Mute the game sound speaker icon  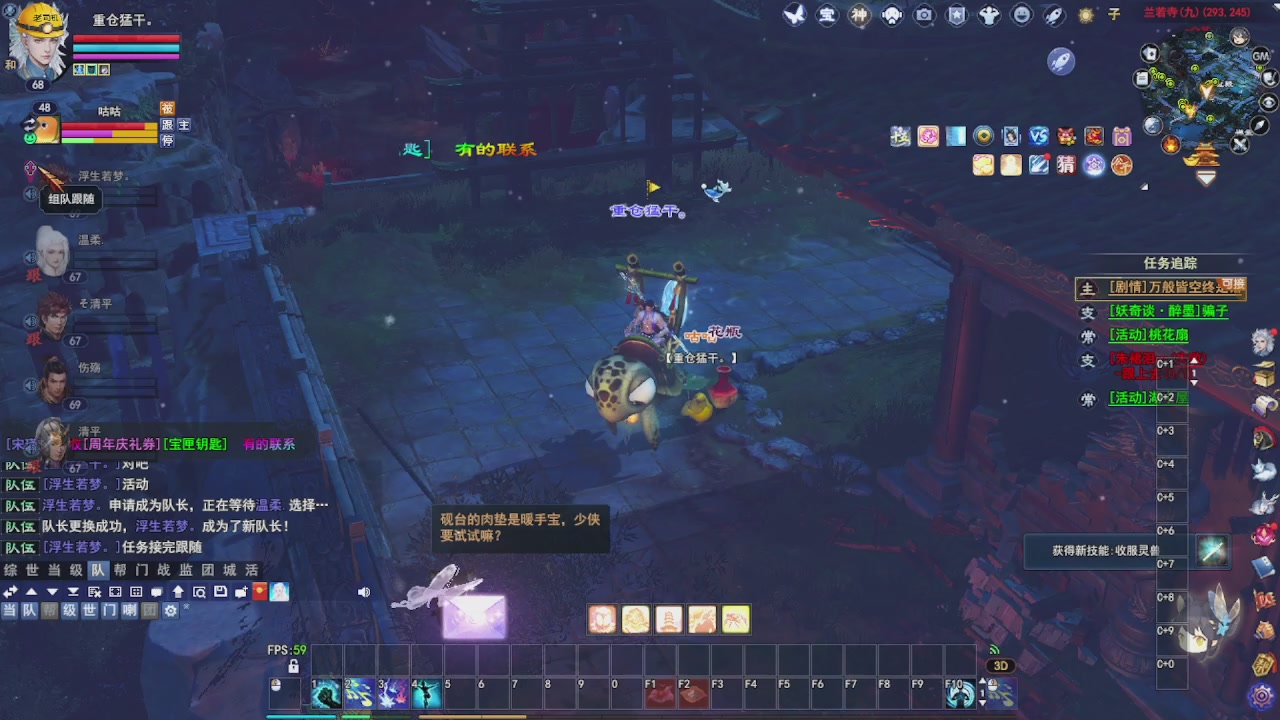pos(364,591)
